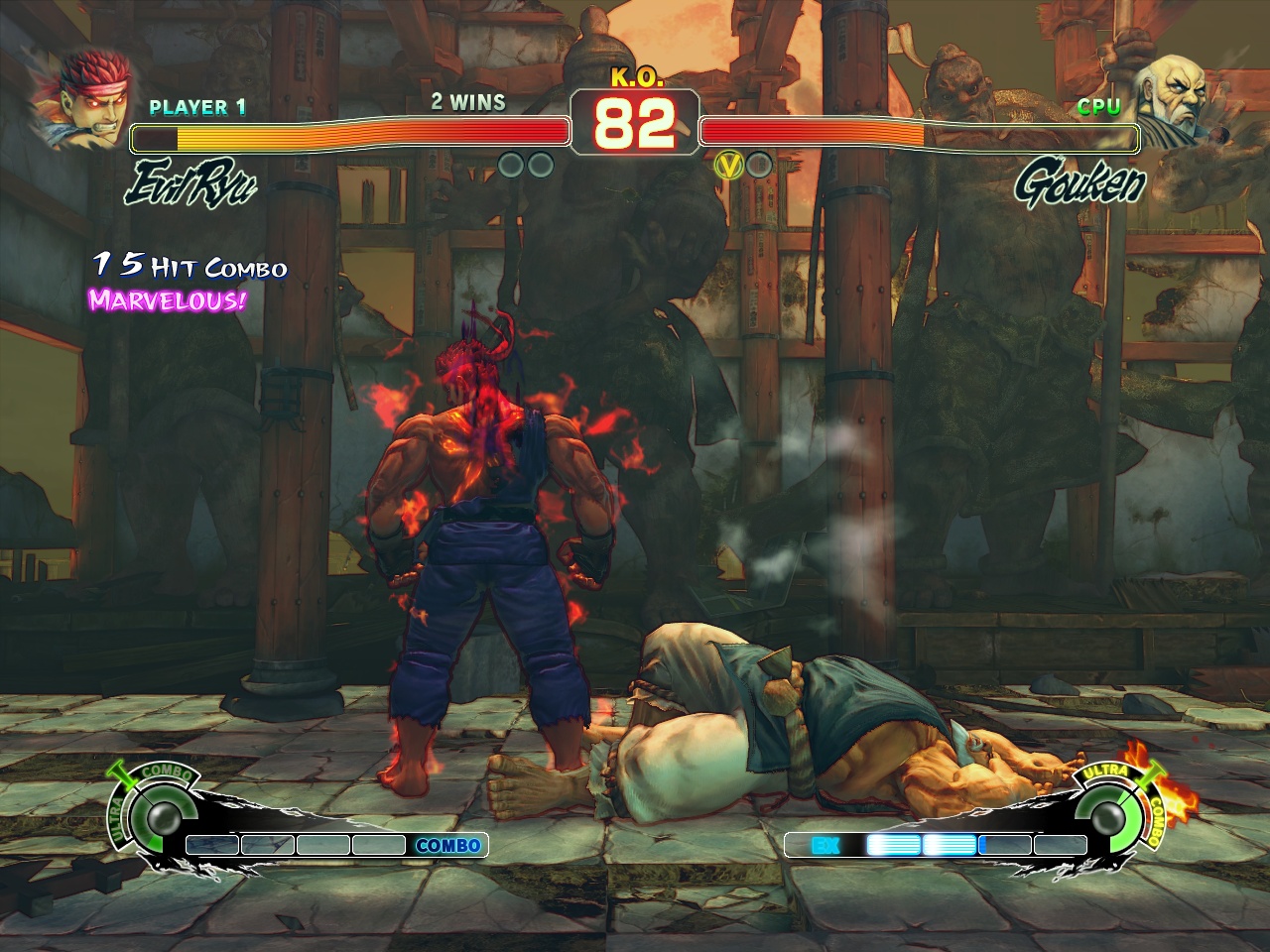Viewport: 1270px width, 952px height.
Task: Click the CPU's flaming Ultra Combo gauge
Action: pyautogui.click(x=1110, y=816)
